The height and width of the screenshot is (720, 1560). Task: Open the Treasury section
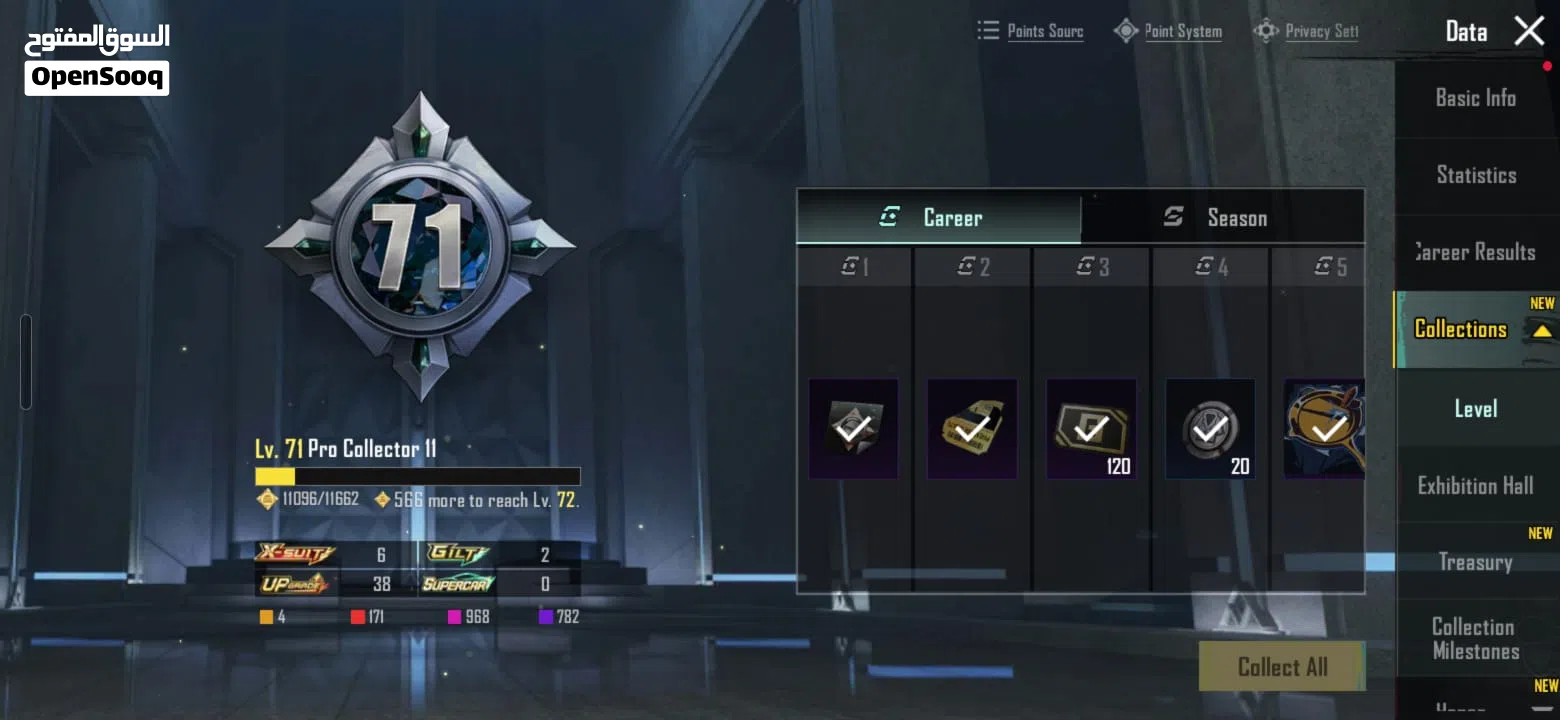1475,562
